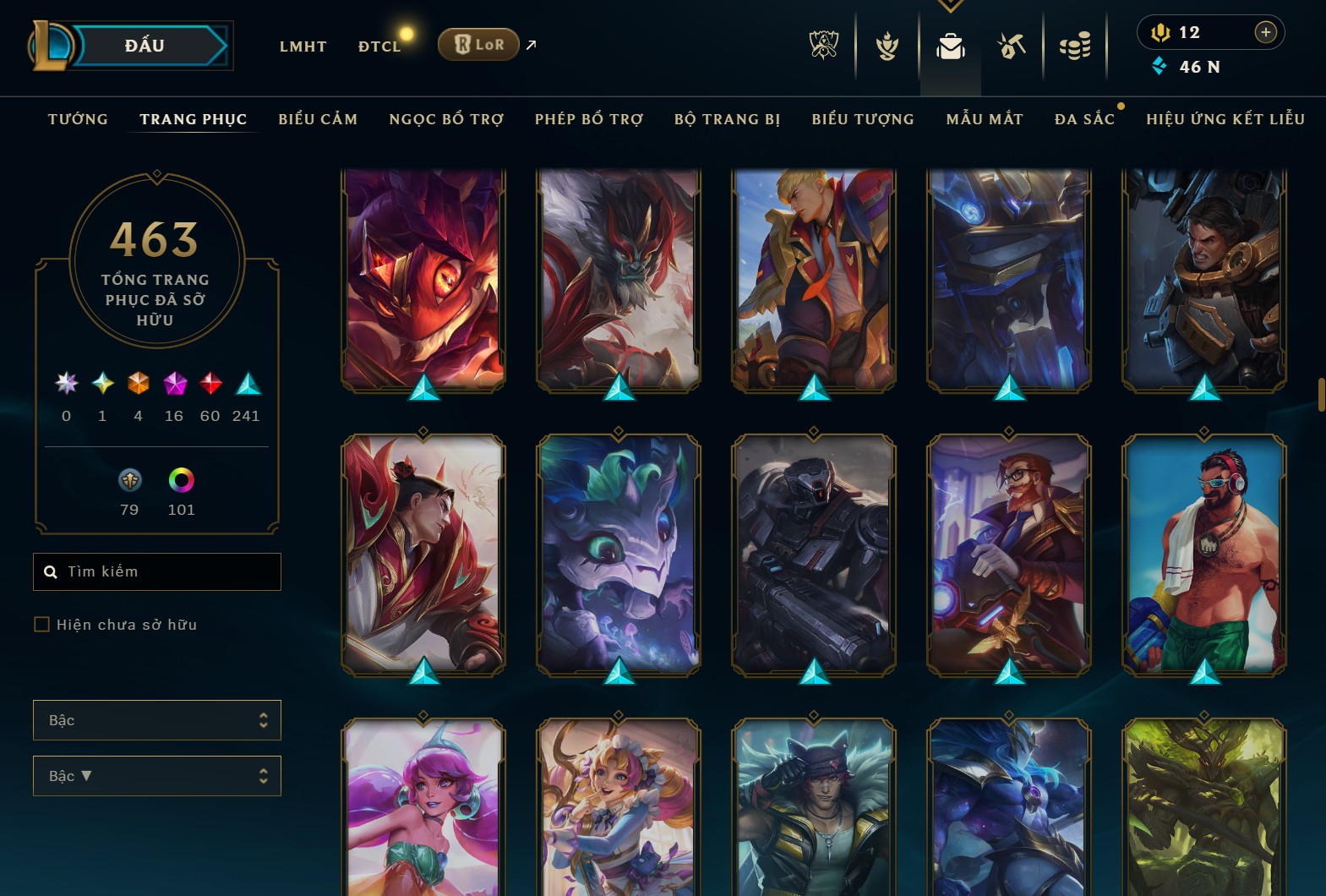This screenshot has height=896, width=1326.
Task: Click the blue essence icon showing 46 N
Action: tap(1160, 67)
